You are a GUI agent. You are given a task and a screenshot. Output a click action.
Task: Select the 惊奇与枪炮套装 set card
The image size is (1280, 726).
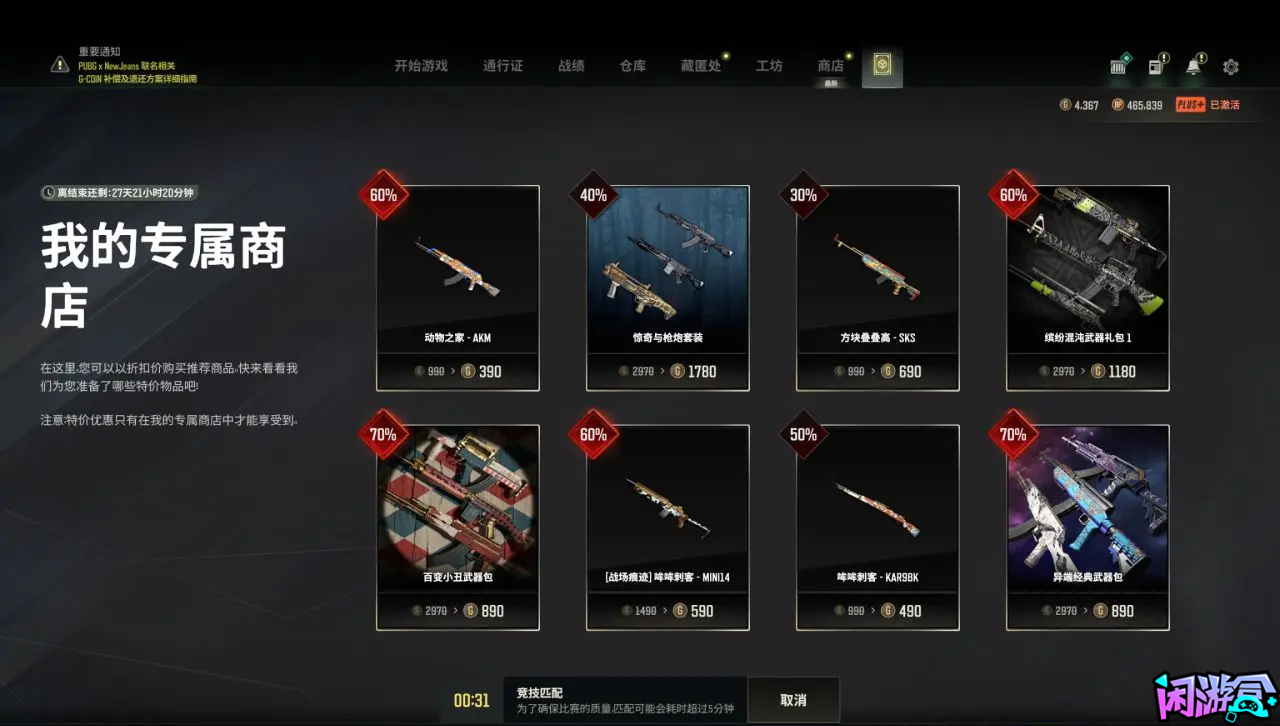[x=668, y=287]
